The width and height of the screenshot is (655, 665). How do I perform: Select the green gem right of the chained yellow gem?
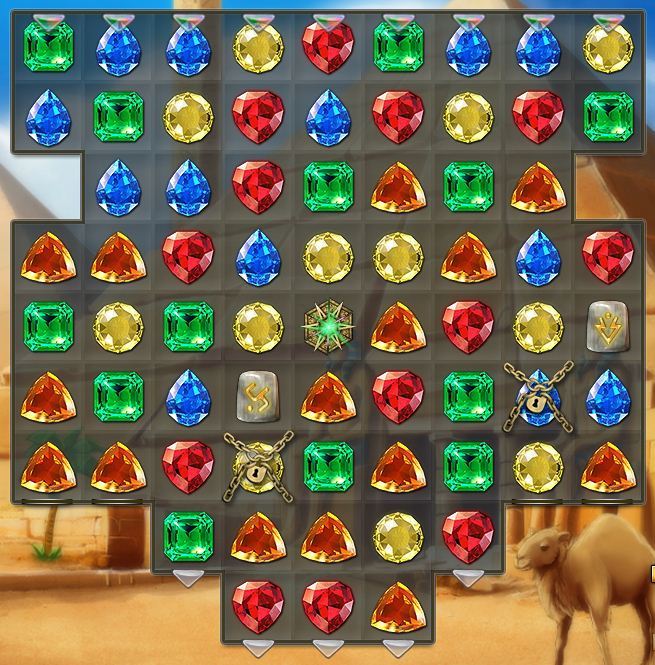(x=328, y=466)
